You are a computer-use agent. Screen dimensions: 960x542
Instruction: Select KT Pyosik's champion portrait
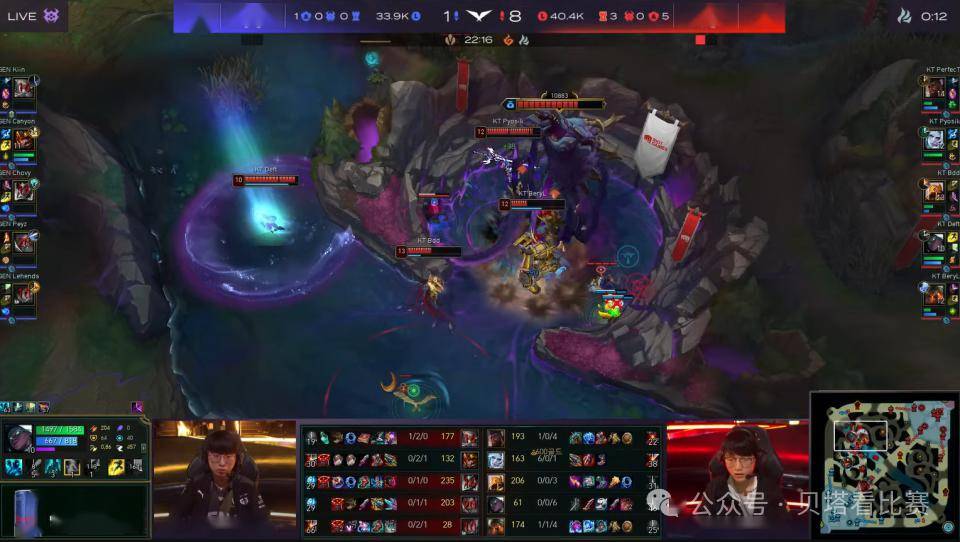click(x=934, y=138)
